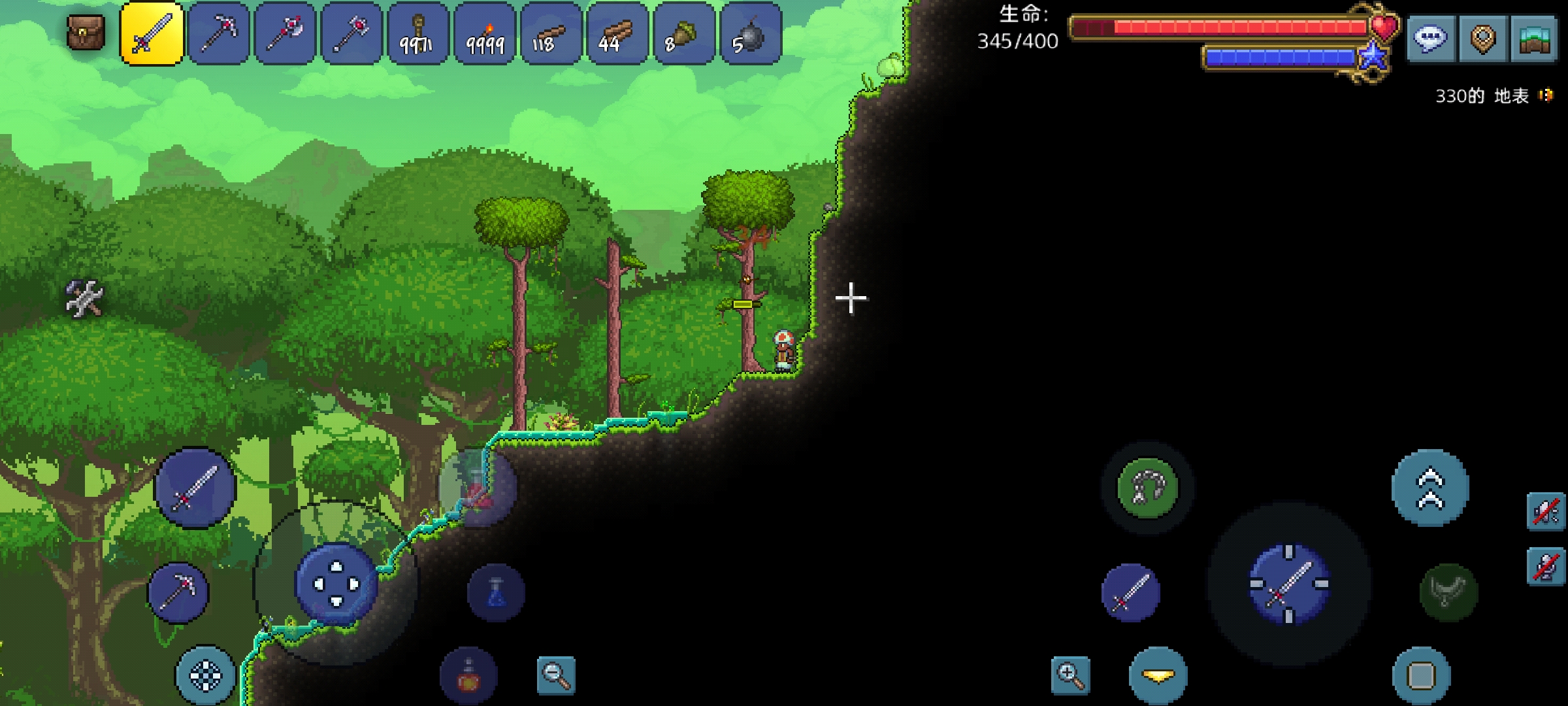Pick the acorn slot with 8
The width and height of the screenshot is (1568, 706).
(x=683, y=34)
